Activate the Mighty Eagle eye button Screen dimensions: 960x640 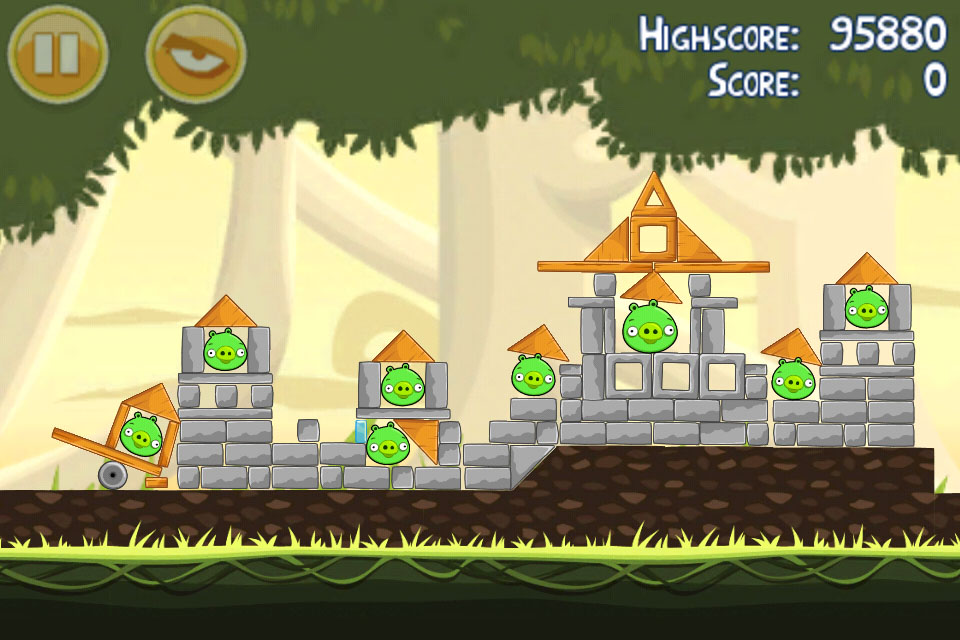coord(195,53)
